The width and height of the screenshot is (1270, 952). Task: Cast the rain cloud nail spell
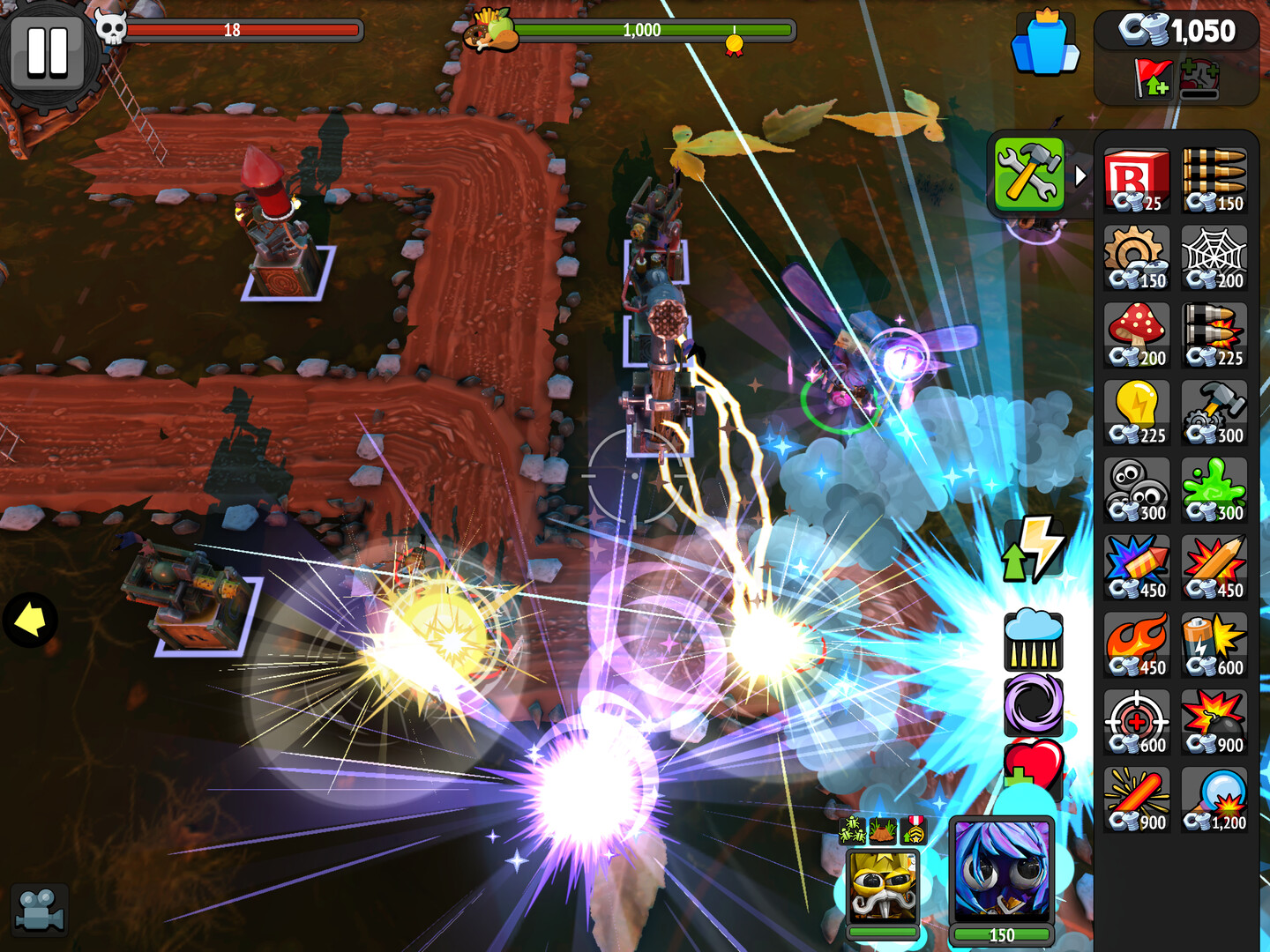tap(1034, 639)
